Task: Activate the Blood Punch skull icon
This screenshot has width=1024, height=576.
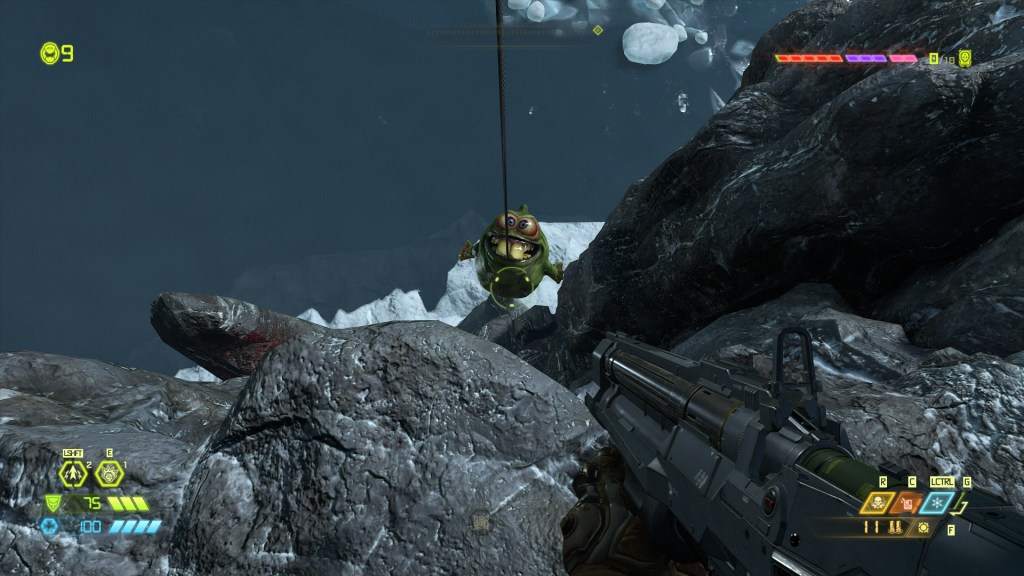Action: 879,503
